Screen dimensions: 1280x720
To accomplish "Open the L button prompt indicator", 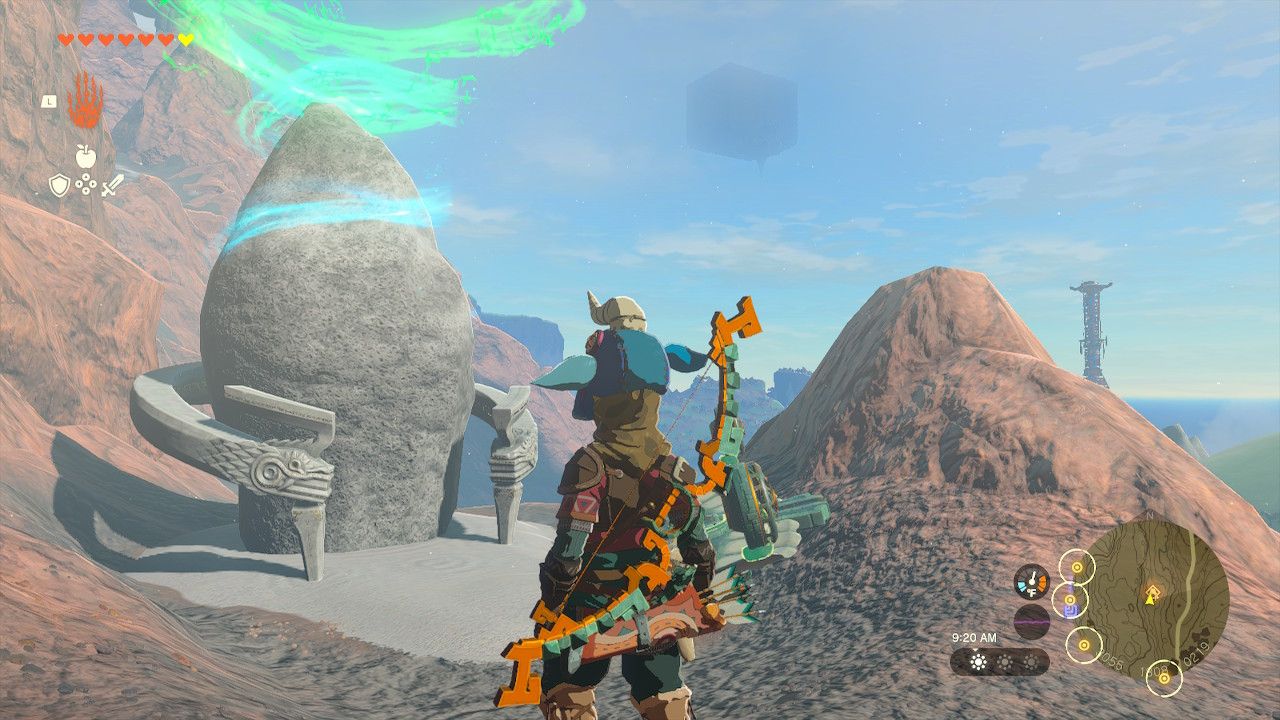I will pyautogui.click(x=50, y=103).
